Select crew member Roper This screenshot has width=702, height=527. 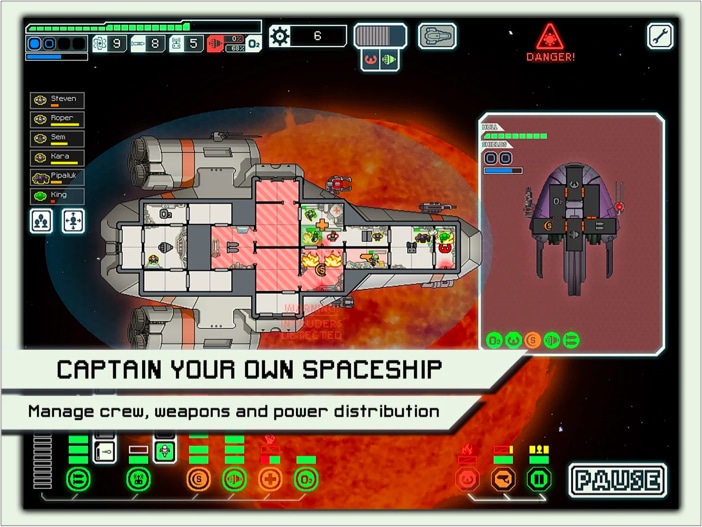pos(56,119)
